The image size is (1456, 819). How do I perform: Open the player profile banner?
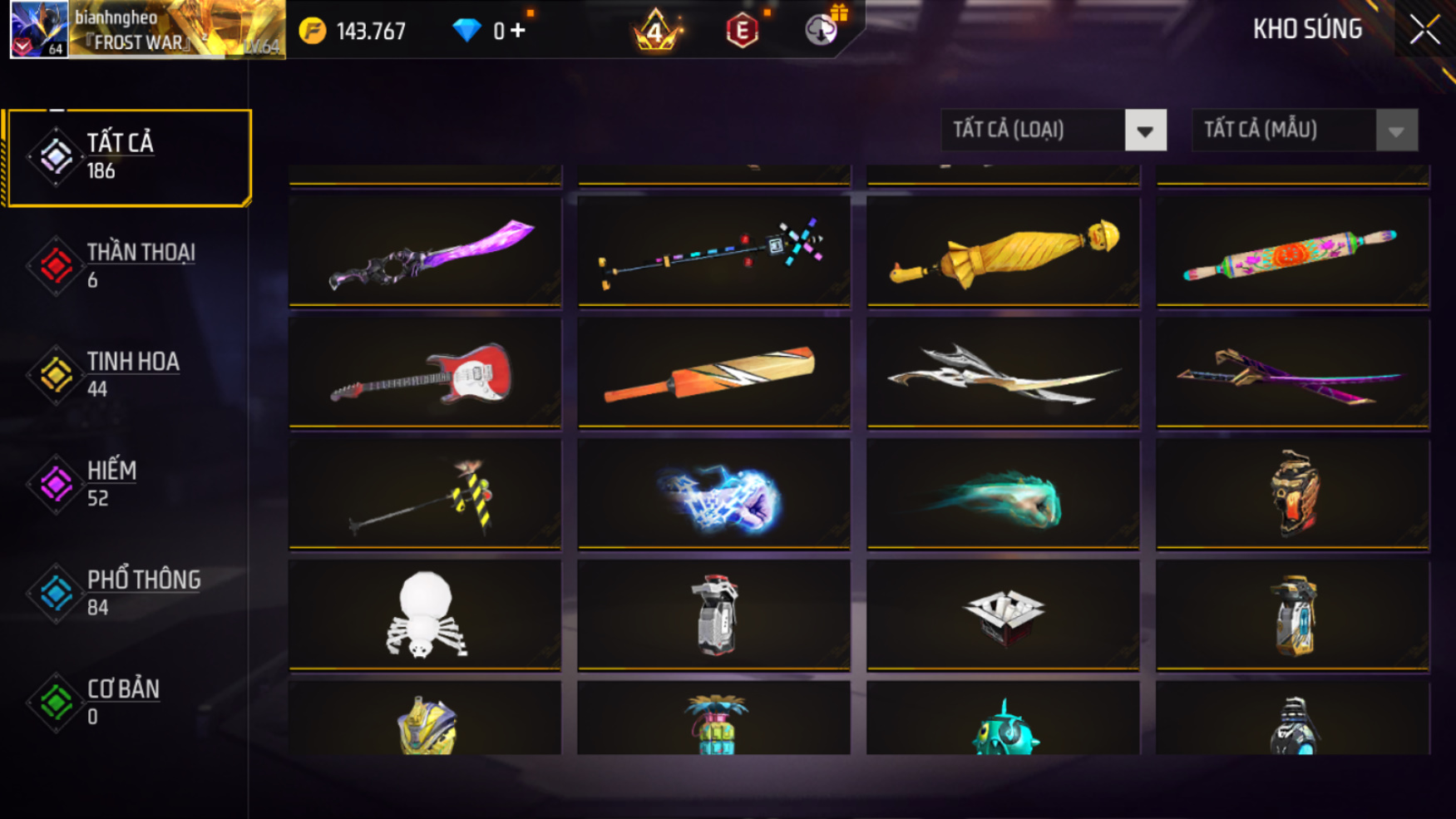coord(147,30)
